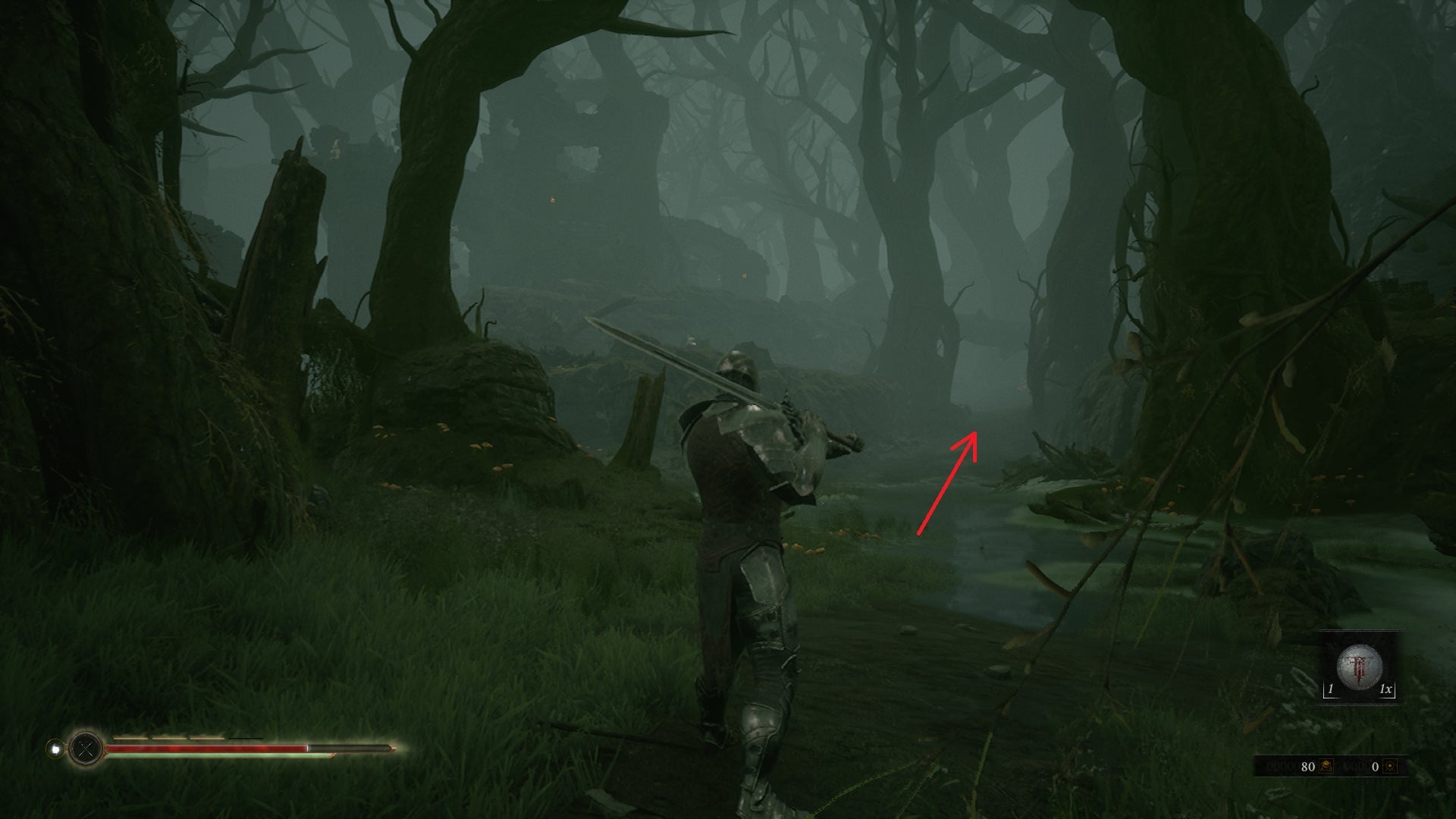Click the first tan charge segment above the health bar

pos(130,738)
